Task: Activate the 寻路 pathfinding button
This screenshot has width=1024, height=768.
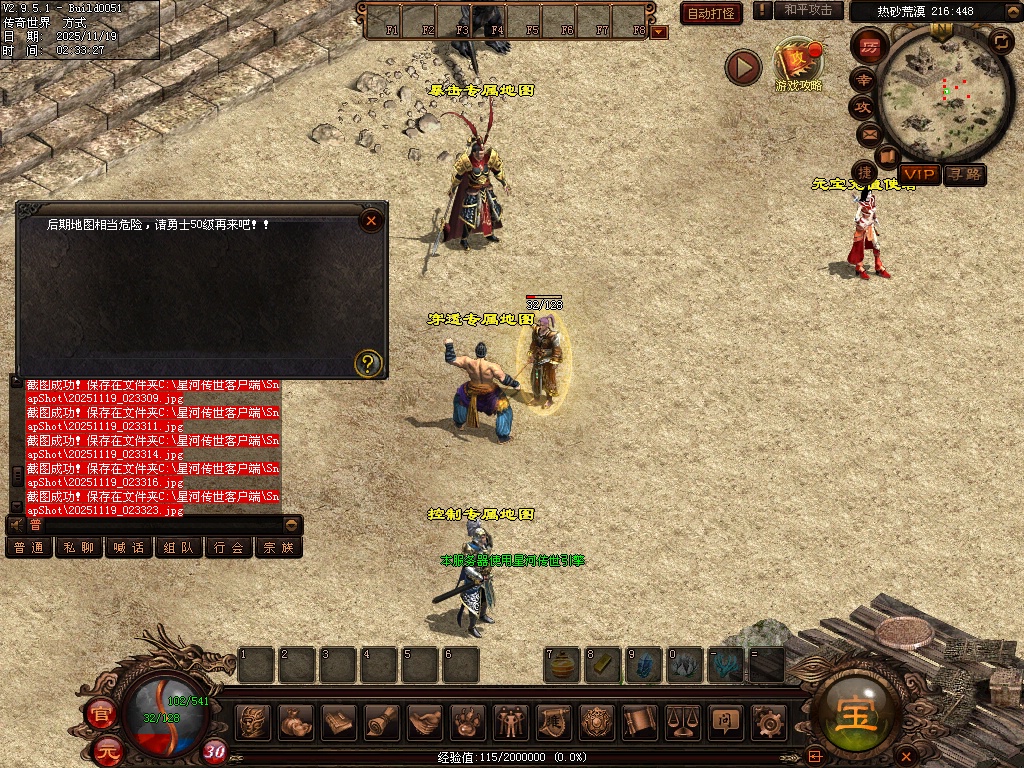Action: (965, 175)
